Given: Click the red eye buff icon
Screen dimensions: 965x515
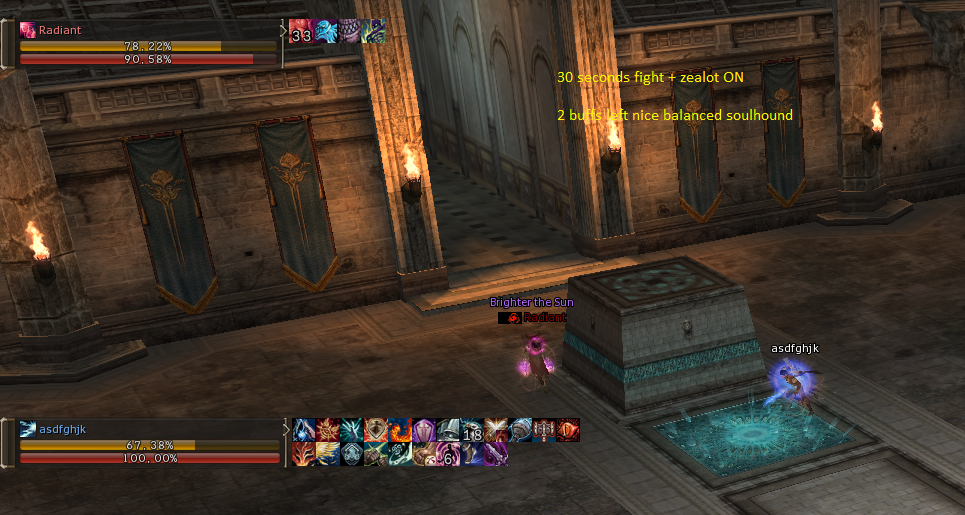Looking at the screenshot, I should [568, 430].
